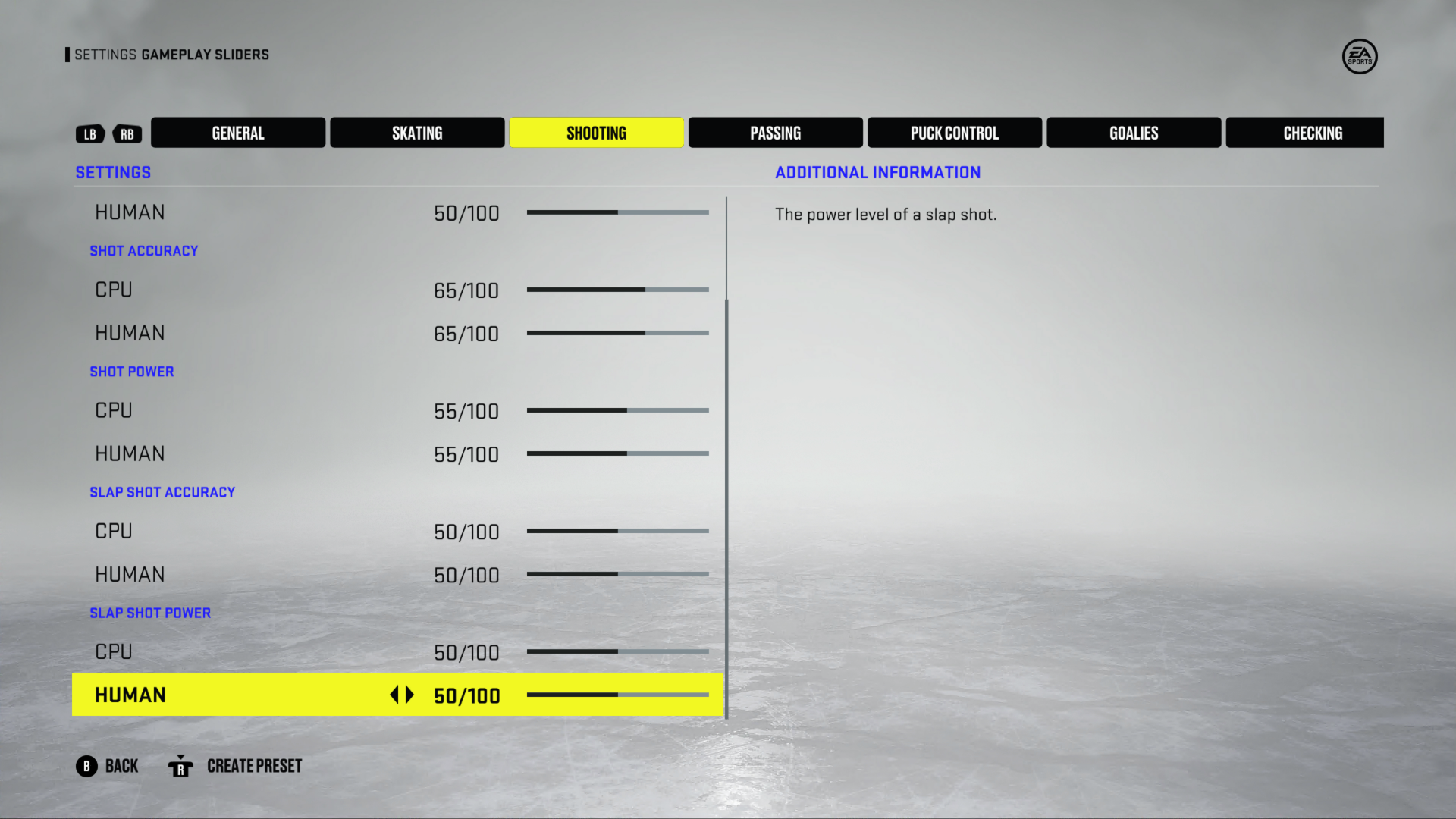Switch to the Puck Control tab
The image size is (1456, 819).
pos(954,132)
